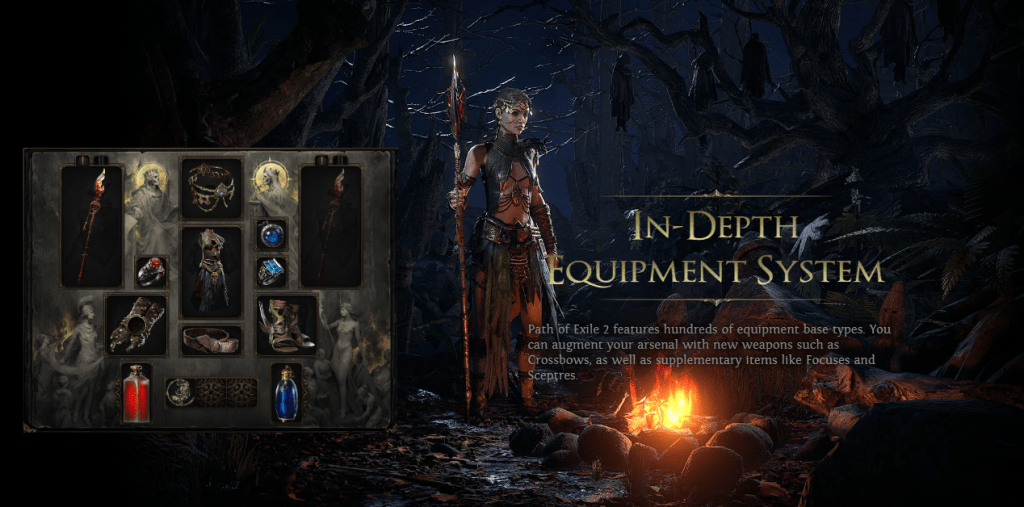Select the circlet in the helmet slot

[211, 188]
